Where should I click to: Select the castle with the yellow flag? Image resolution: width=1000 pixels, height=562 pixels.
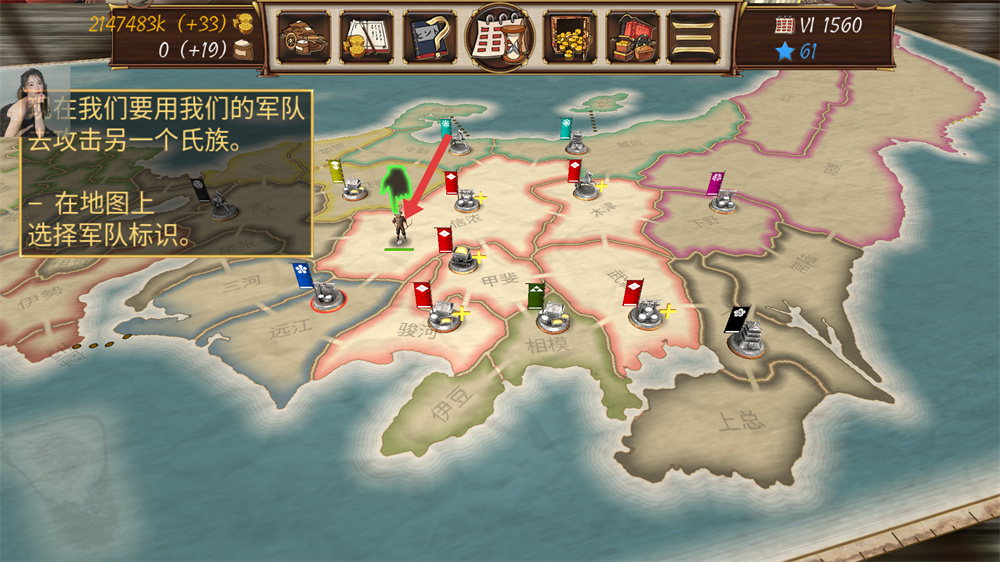coord(353,185)
